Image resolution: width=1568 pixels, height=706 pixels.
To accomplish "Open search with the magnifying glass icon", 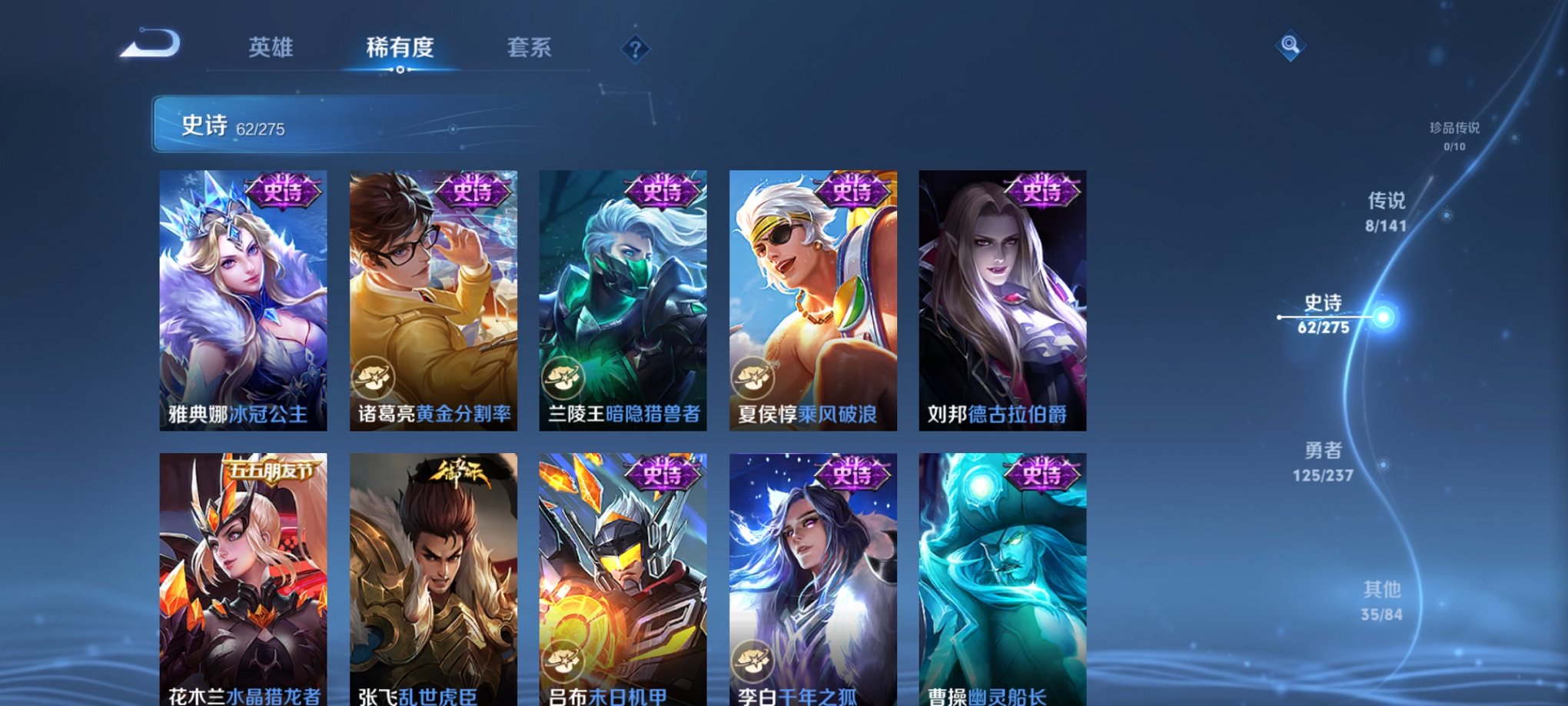I will click(1291, 45).
